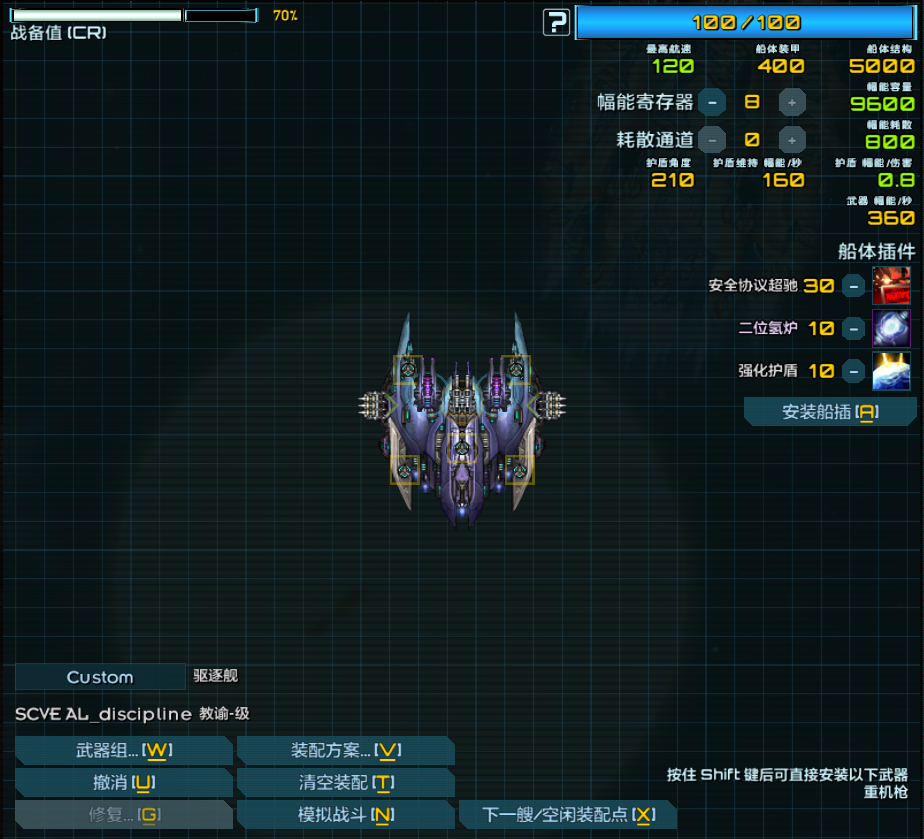The width and height of the screenshot is (924, 839).
Task: Go to 下一艘/空闲装配点 next ship
Action: pos(567,815)
